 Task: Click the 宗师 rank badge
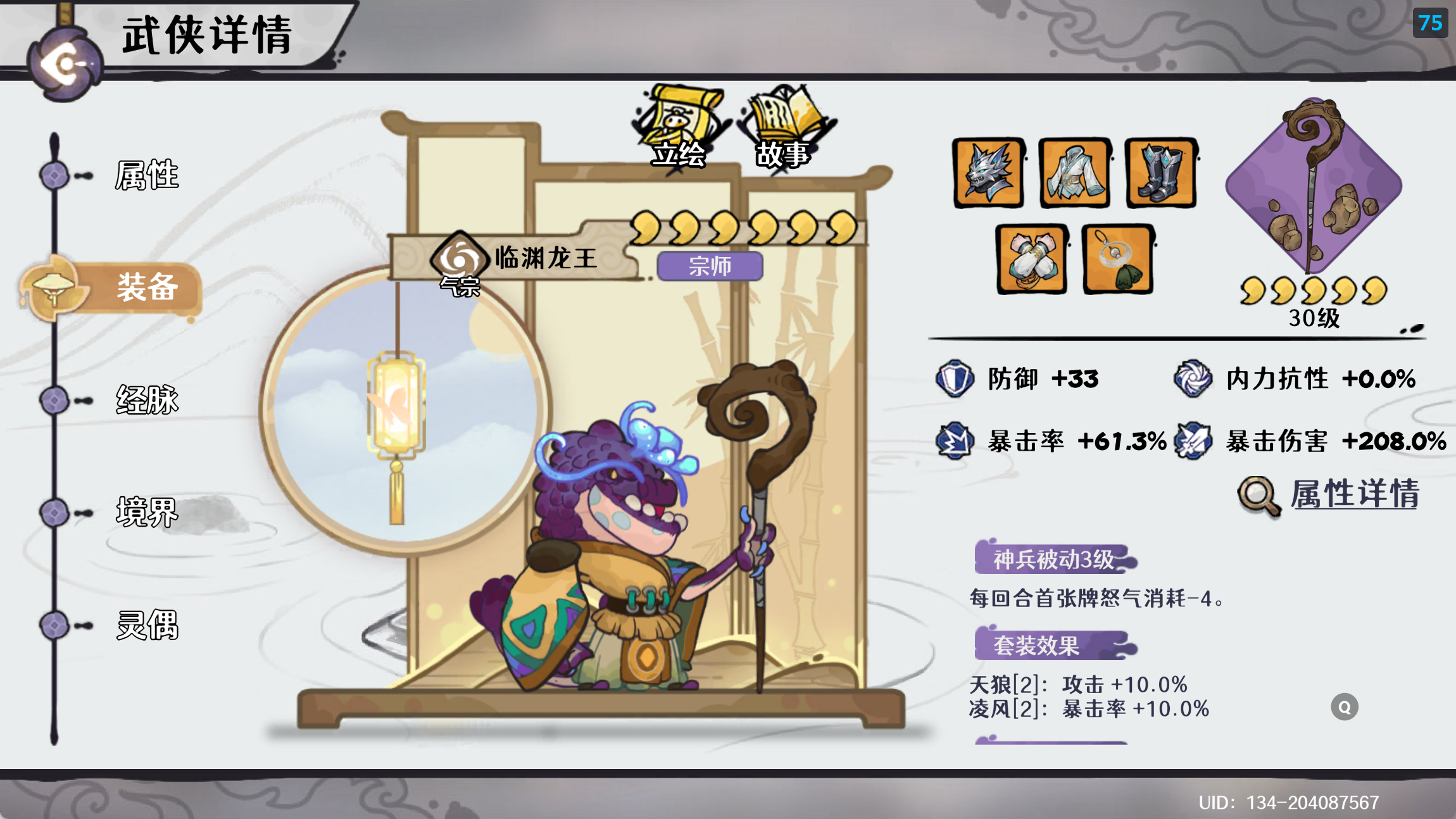[x=710, y=266]
